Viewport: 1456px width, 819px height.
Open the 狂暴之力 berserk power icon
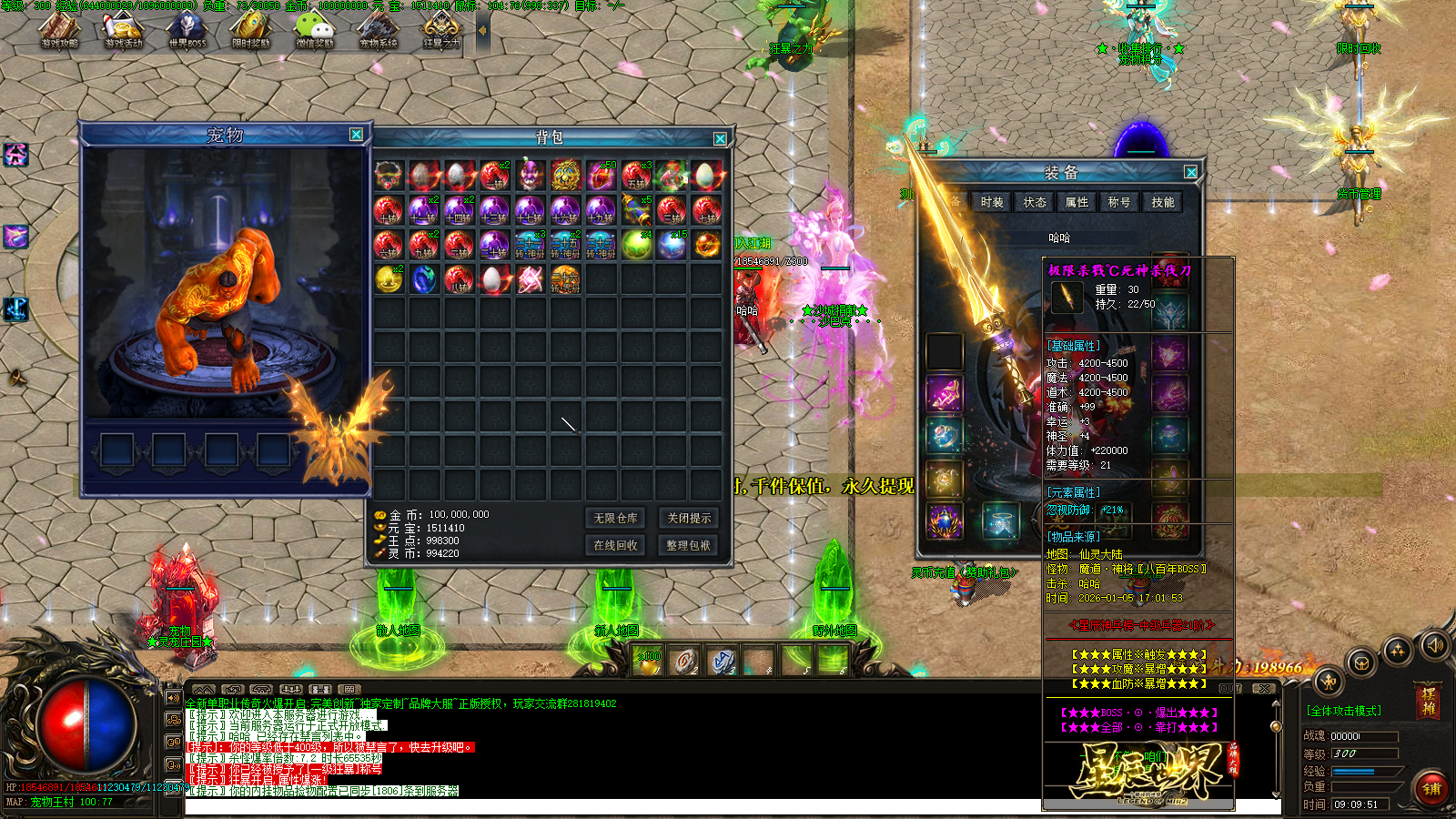pos(442,29)
